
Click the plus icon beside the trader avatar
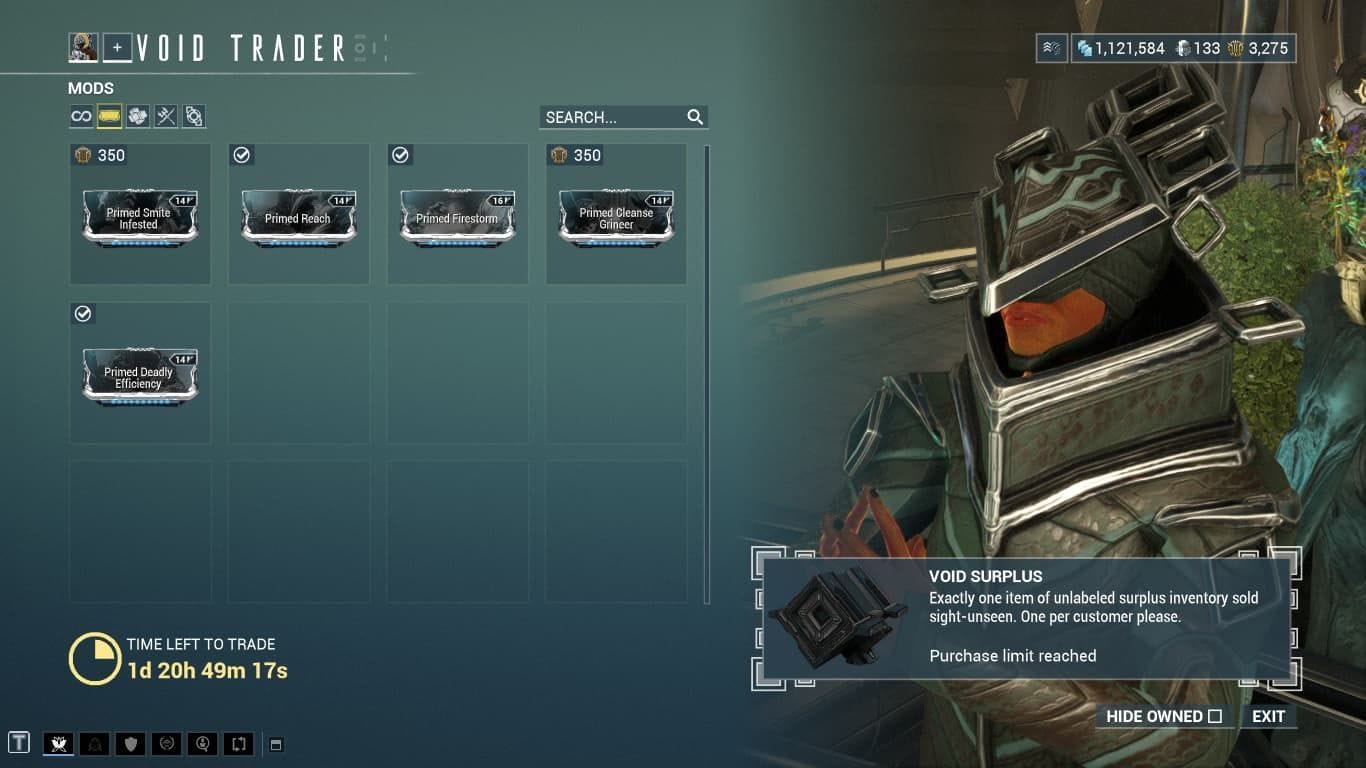tap(117, 46)
